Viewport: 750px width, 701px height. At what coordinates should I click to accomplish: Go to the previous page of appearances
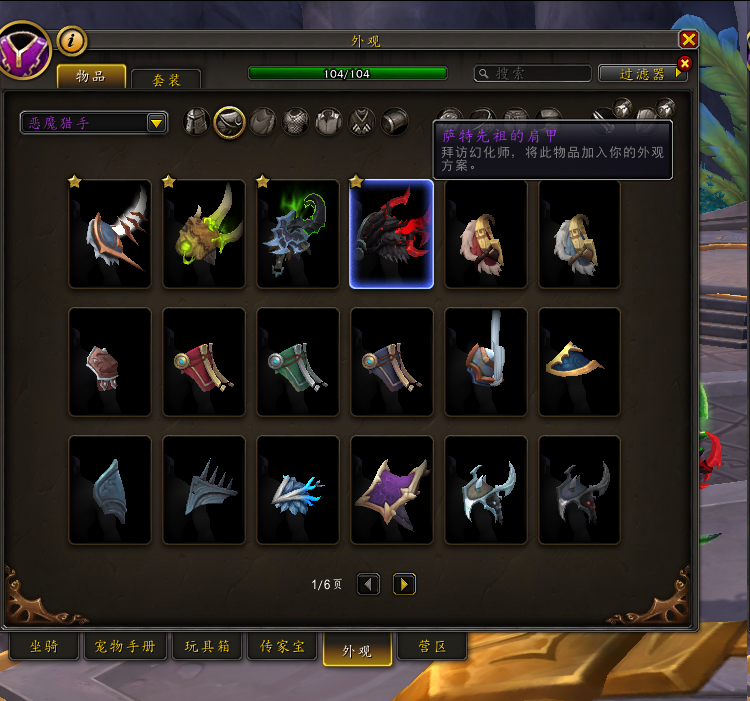tap(368, 584)
